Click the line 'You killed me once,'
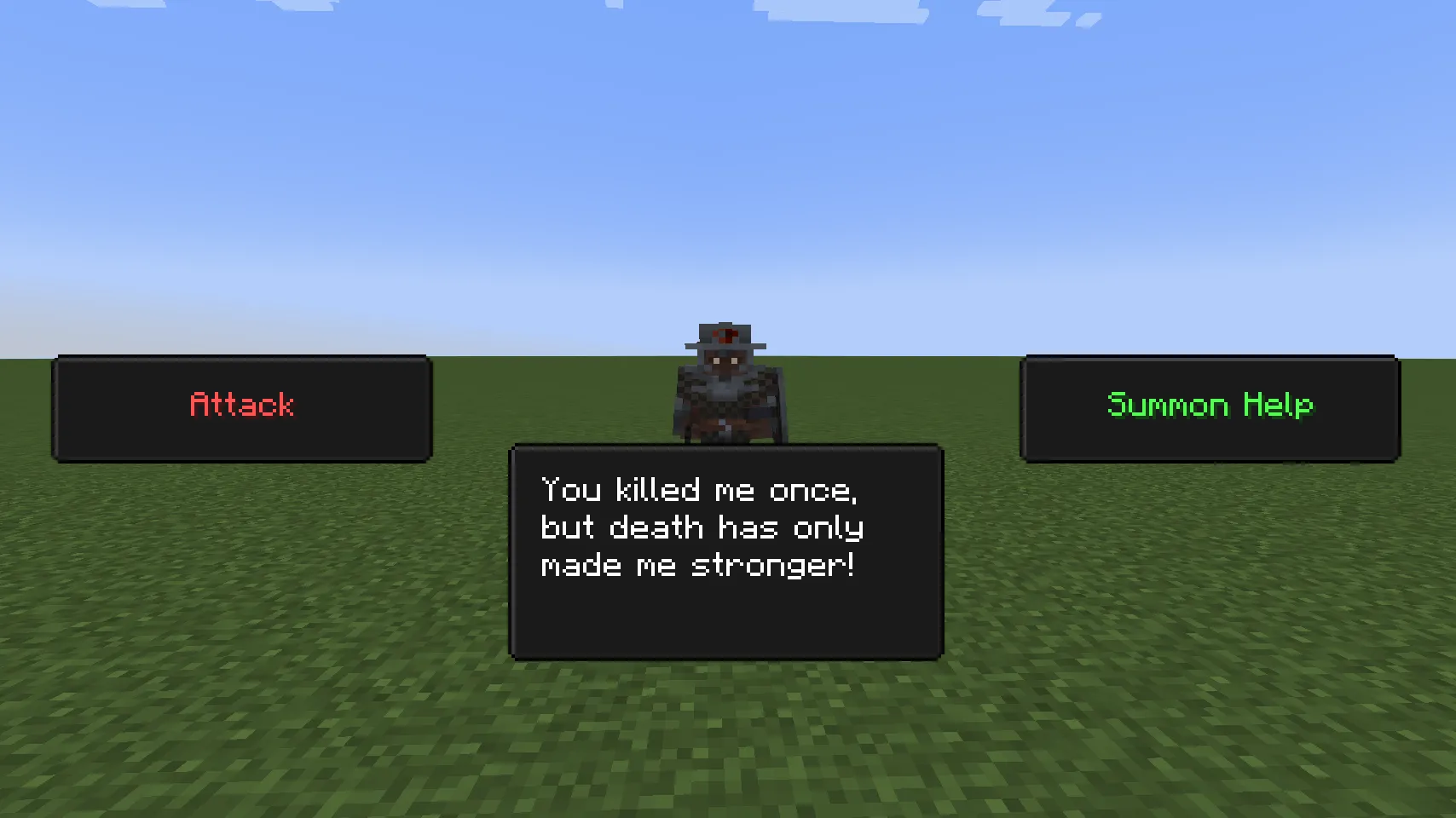Image resolution: width=1456 pixels, height=818 pixels. tap(701, 490)
